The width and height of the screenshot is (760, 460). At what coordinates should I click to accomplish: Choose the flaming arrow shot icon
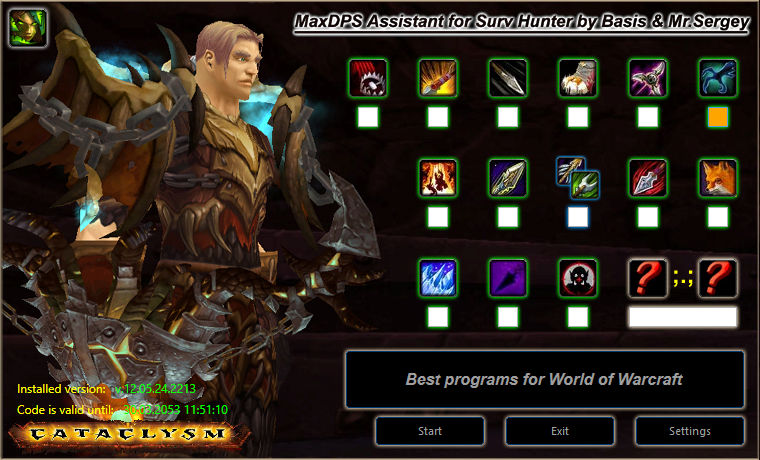tap(438, 78)
